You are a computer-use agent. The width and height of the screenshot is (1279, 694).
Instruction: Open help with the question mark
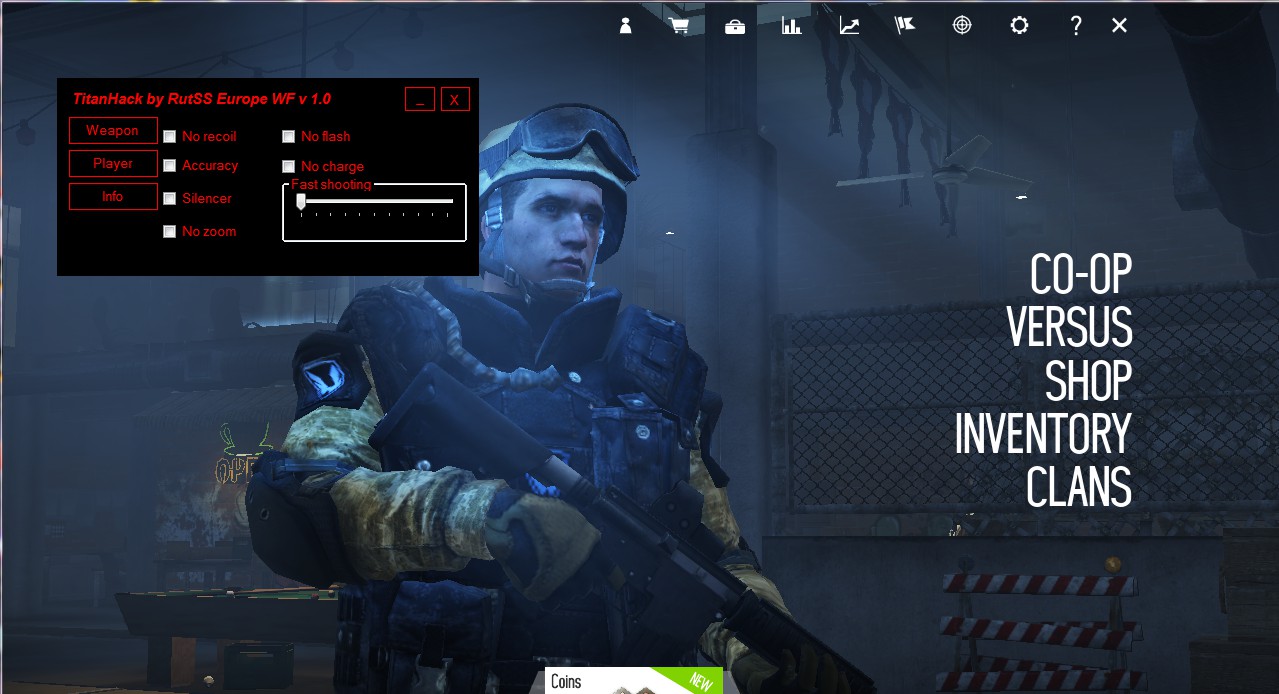1076,26
